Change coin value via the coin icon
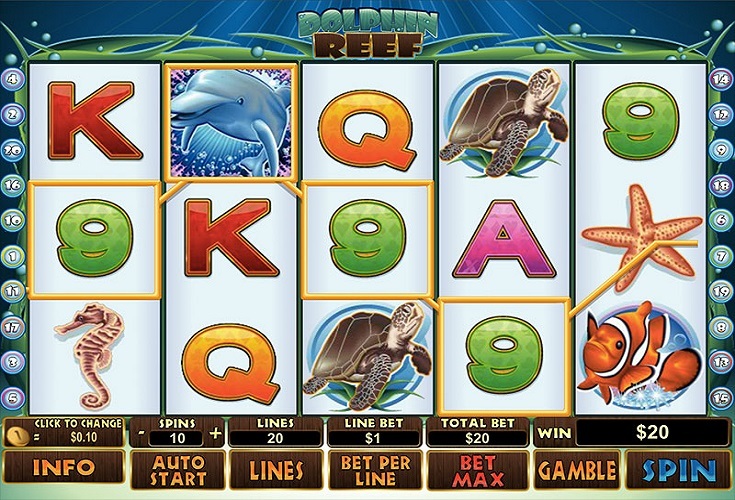 [x=18, y=435]
